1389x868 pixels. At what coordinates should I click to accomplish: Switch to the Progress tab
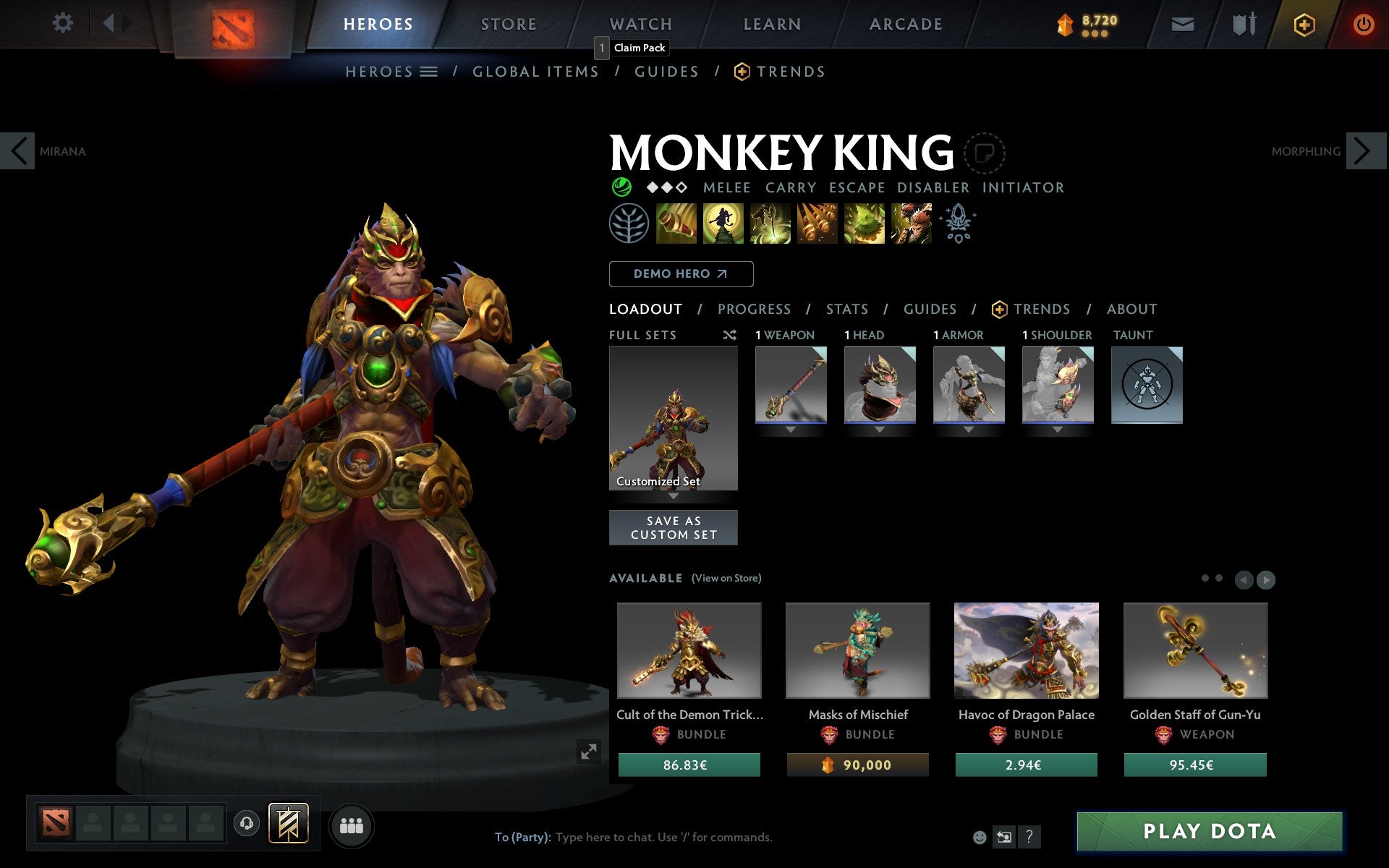[754, 309]
